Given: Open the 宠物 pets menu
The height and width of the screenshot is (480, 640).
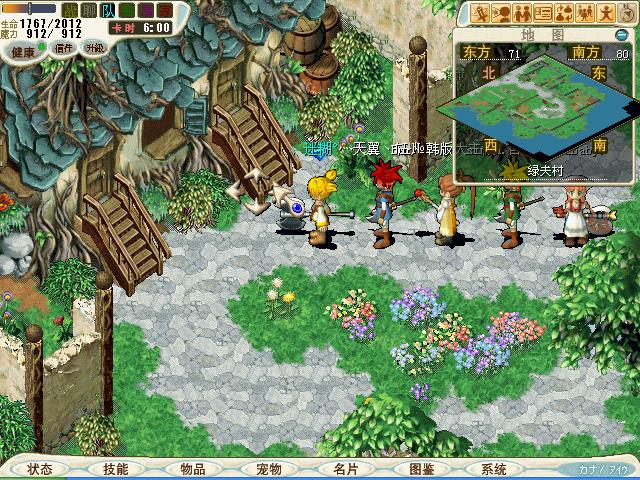Looking at the screenshot, I should 269,469.
